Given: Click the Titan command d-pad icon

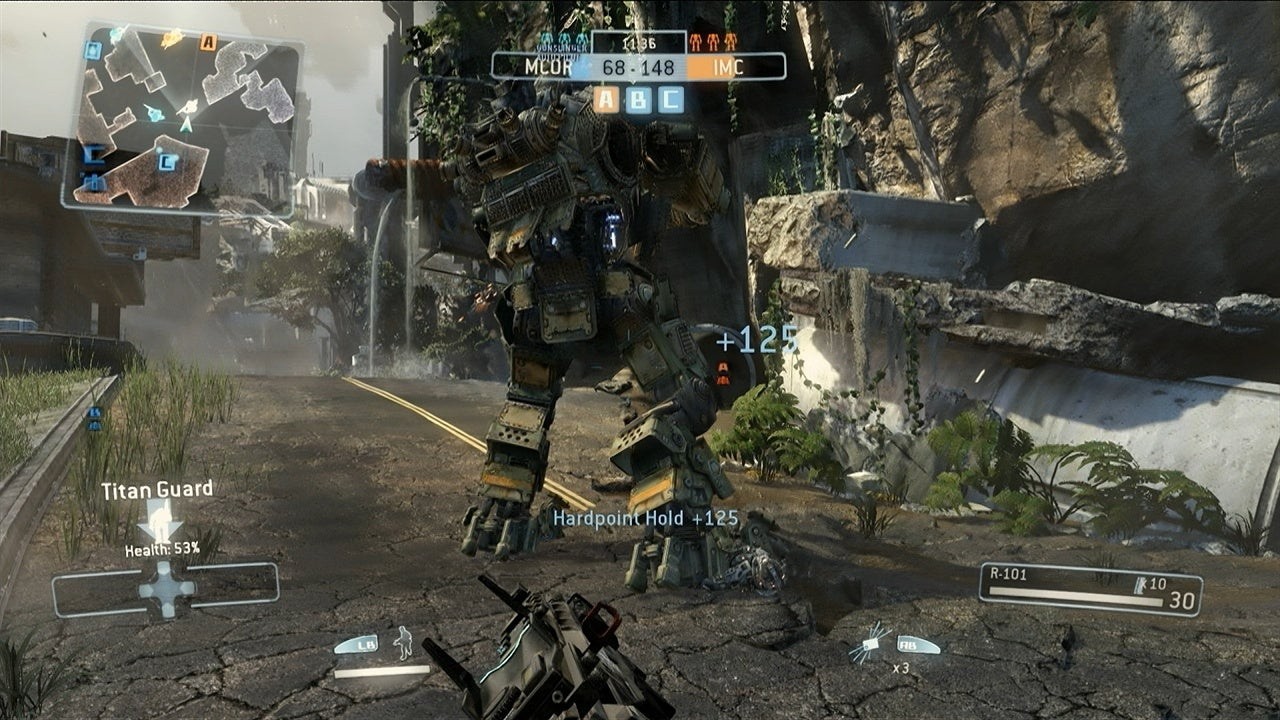Looking at the screenshot, I should pyautogui.click(x=166, y=589).
